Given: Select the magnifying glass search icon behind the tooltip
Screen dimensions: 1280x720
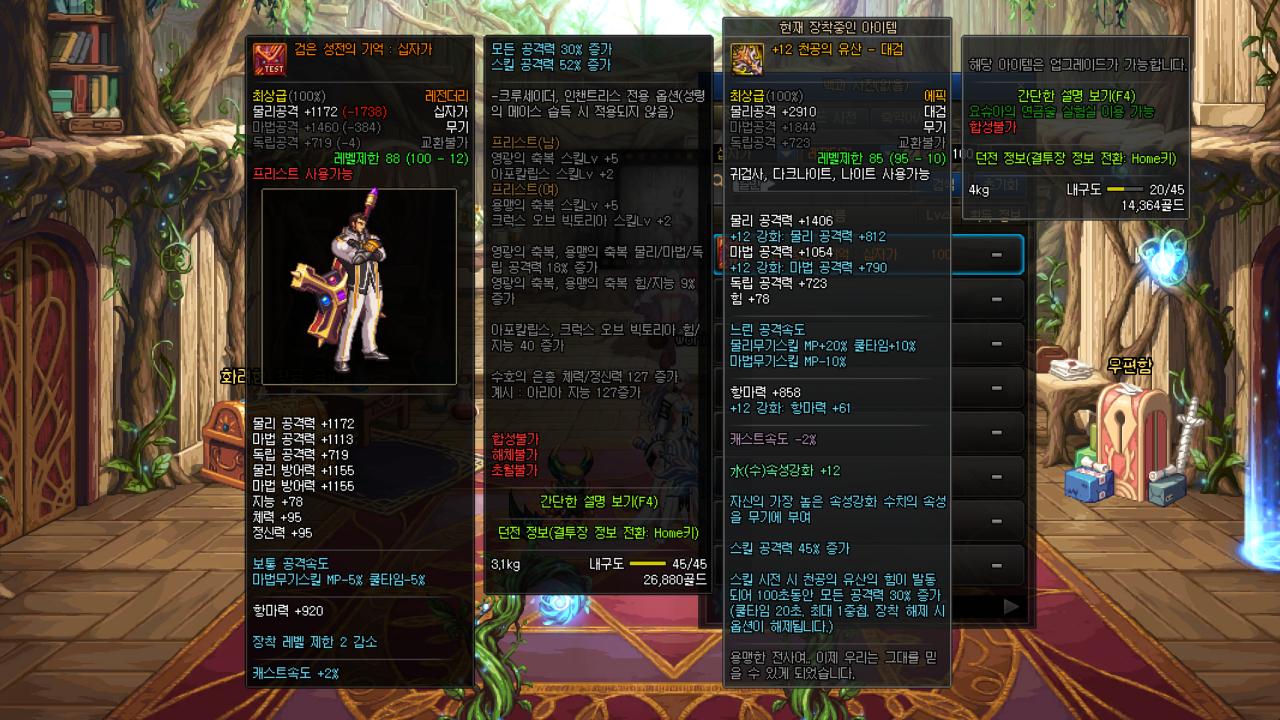Looking at the screenshot, I should tap(720, 181).
